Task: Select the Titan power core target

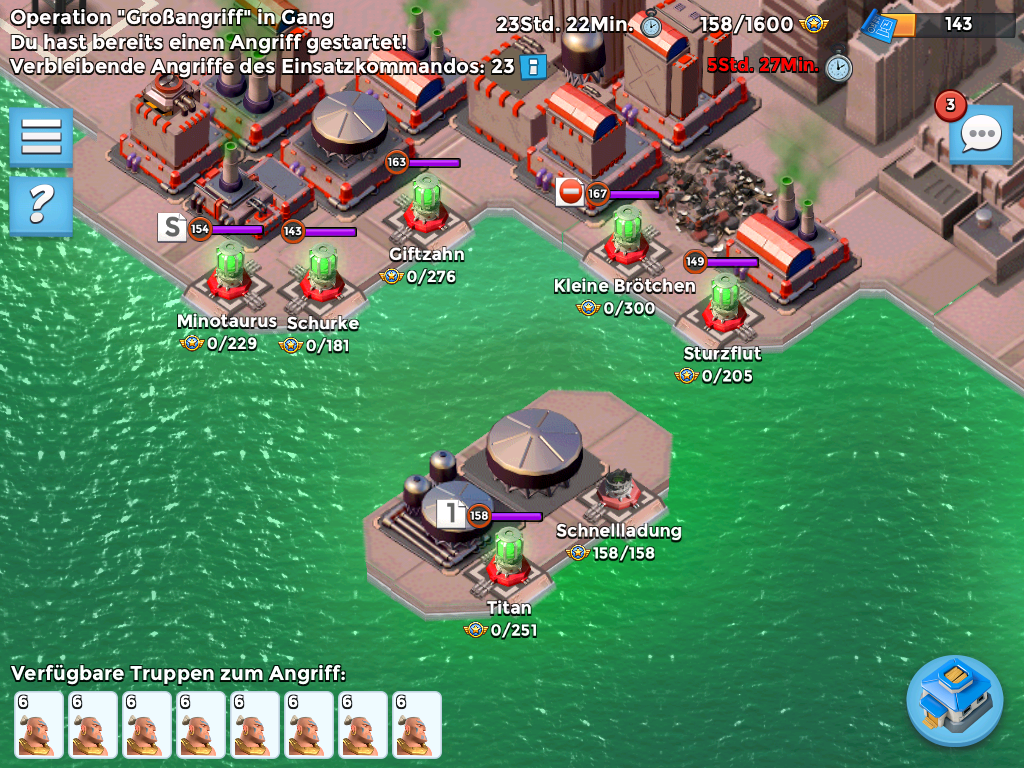Action: [508, 556]
